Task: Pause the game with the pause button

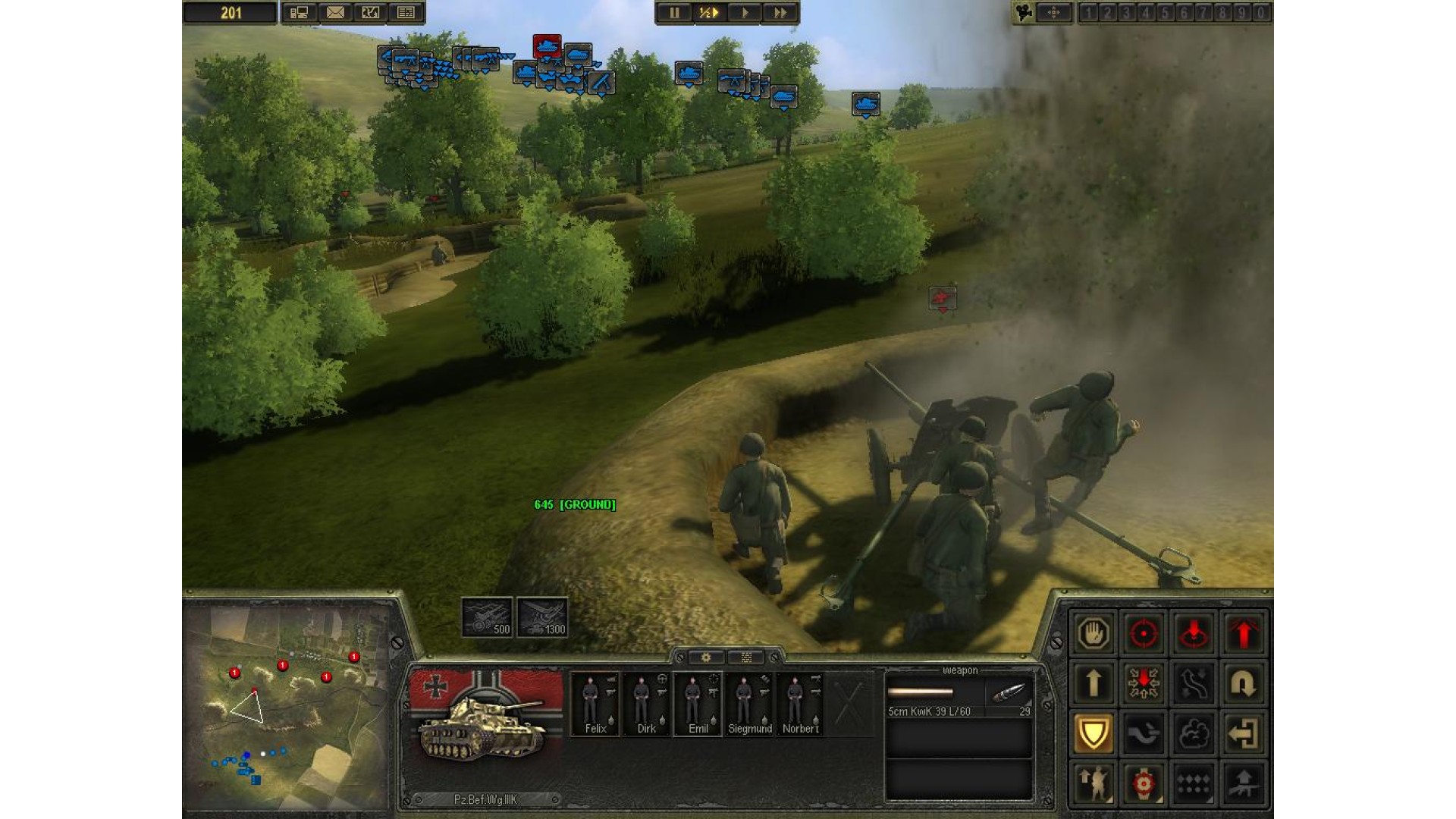Action: tap(673, 13)
